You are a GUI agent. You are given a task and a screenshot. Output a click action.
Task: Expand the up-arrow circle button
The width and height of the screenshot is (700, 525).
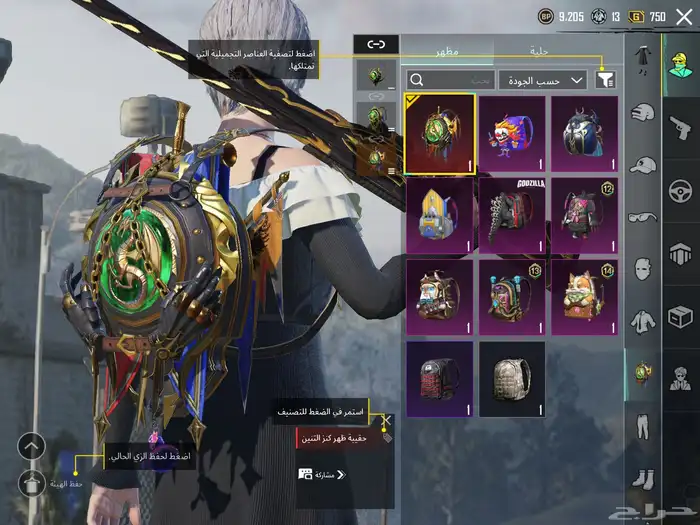(x=32, y=446)
